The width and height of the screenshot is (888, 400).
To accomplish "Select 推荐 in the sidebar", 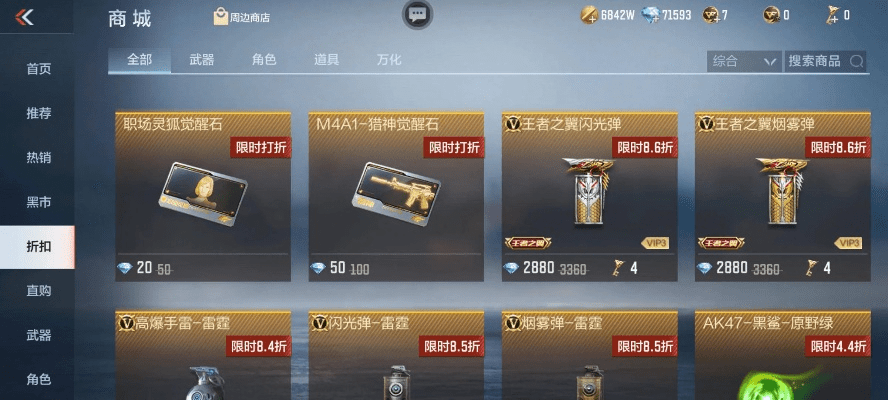I will coord(38,113).
